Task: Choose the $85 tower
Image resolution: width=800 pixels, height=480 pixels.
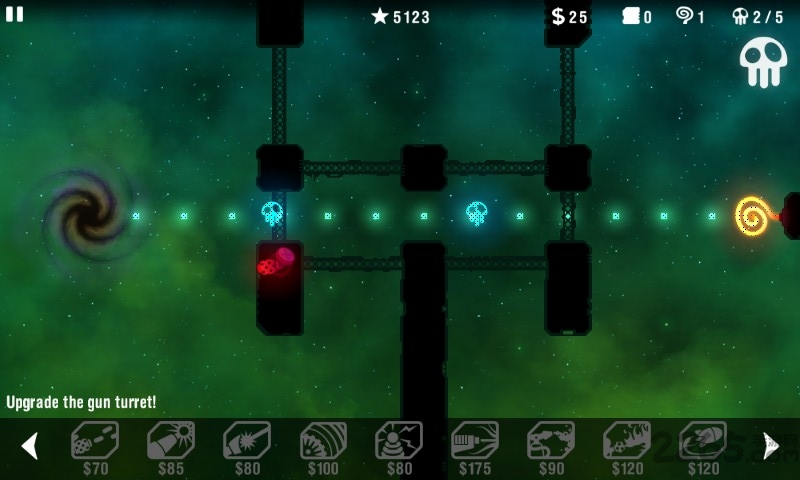Action: (171, 442)
